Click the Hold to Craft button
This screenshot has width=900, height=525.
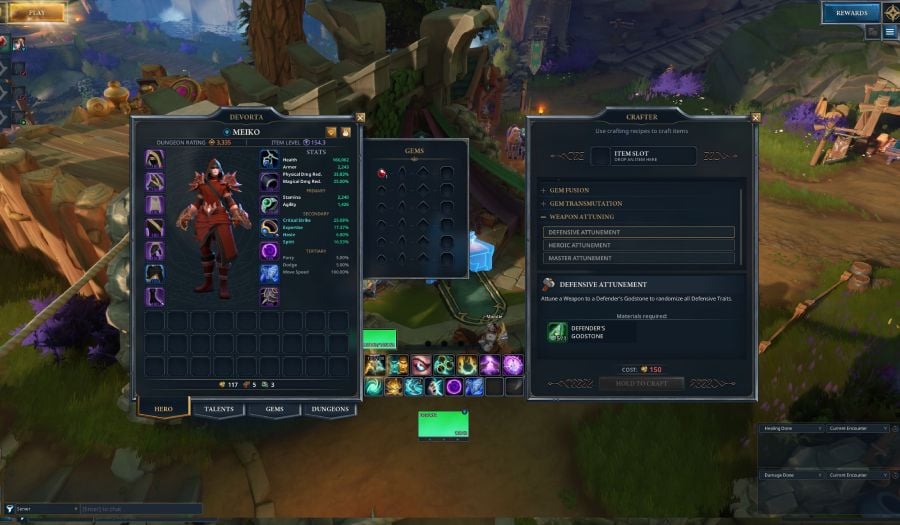(x=641, y=383)
